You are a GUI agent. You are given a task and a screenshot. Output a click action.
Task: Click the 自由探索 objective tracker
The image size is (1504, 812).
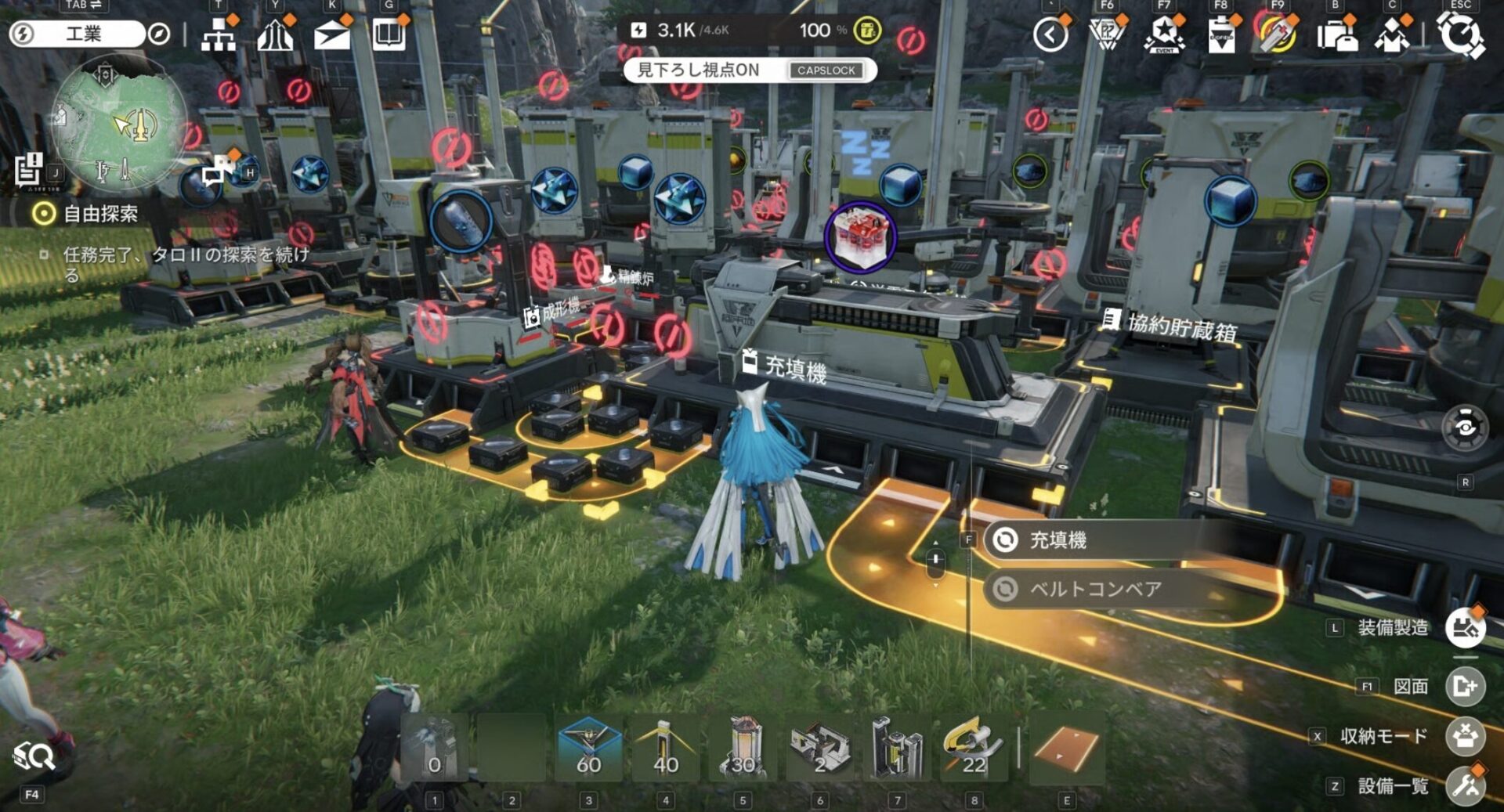point(99,214)
